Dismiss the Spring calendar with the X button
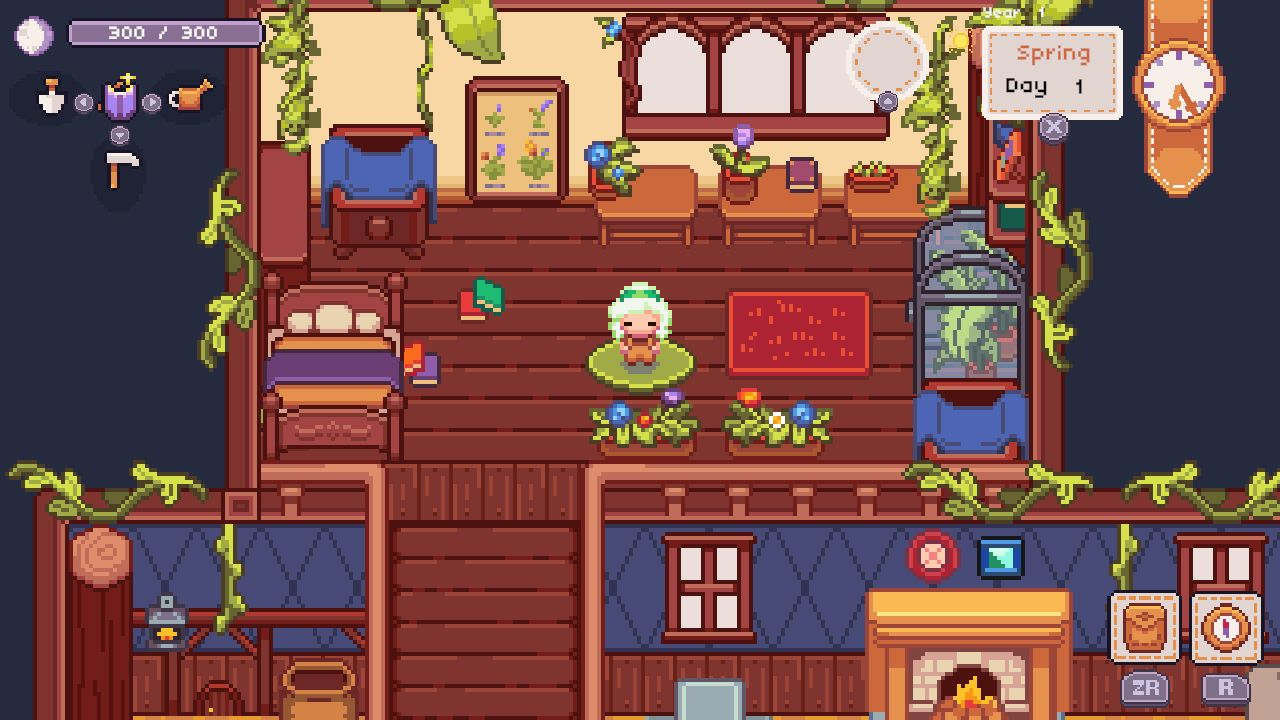 pos(1052,126)
